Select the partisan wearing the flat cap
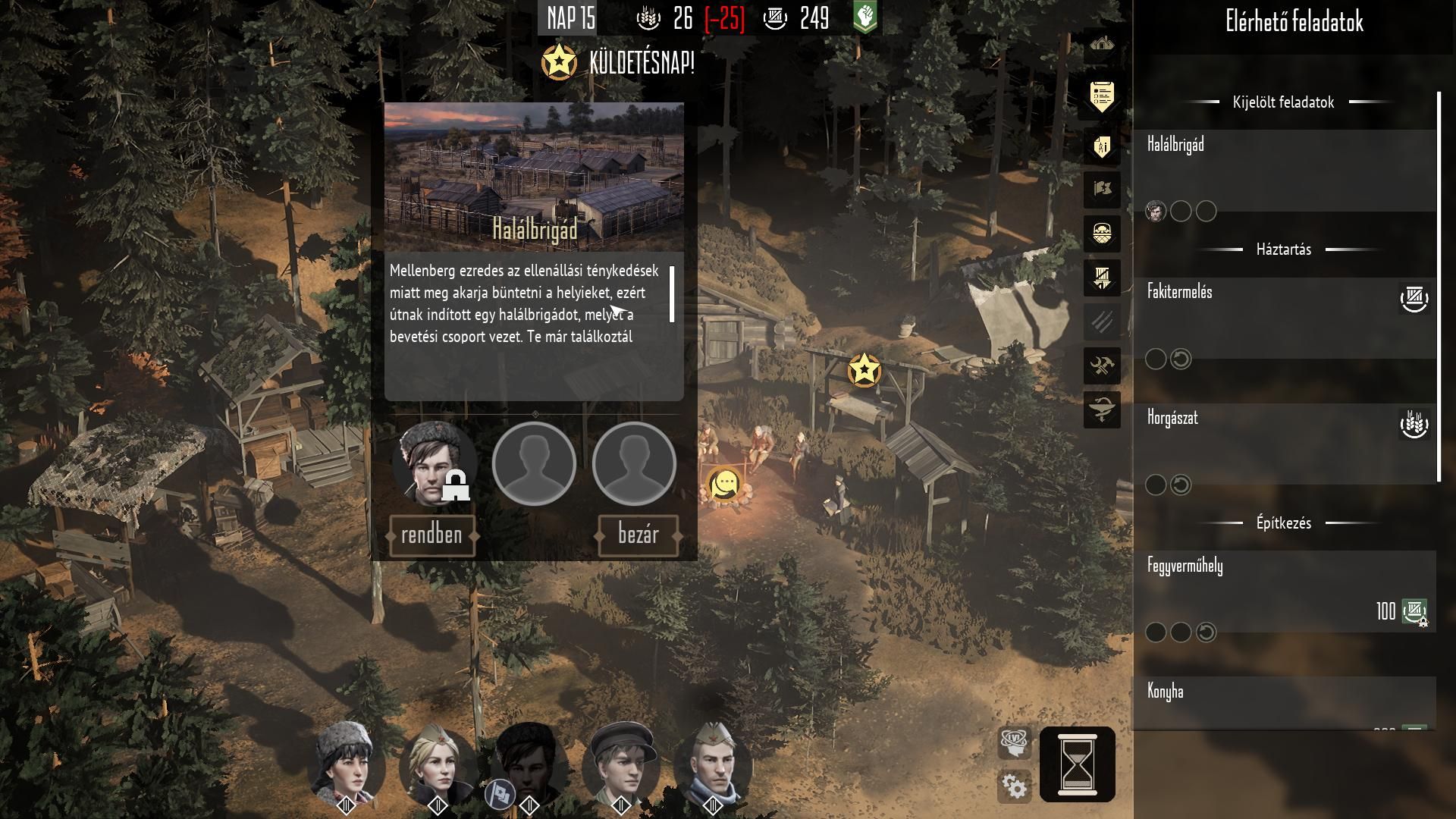 [x=621, y=764]
